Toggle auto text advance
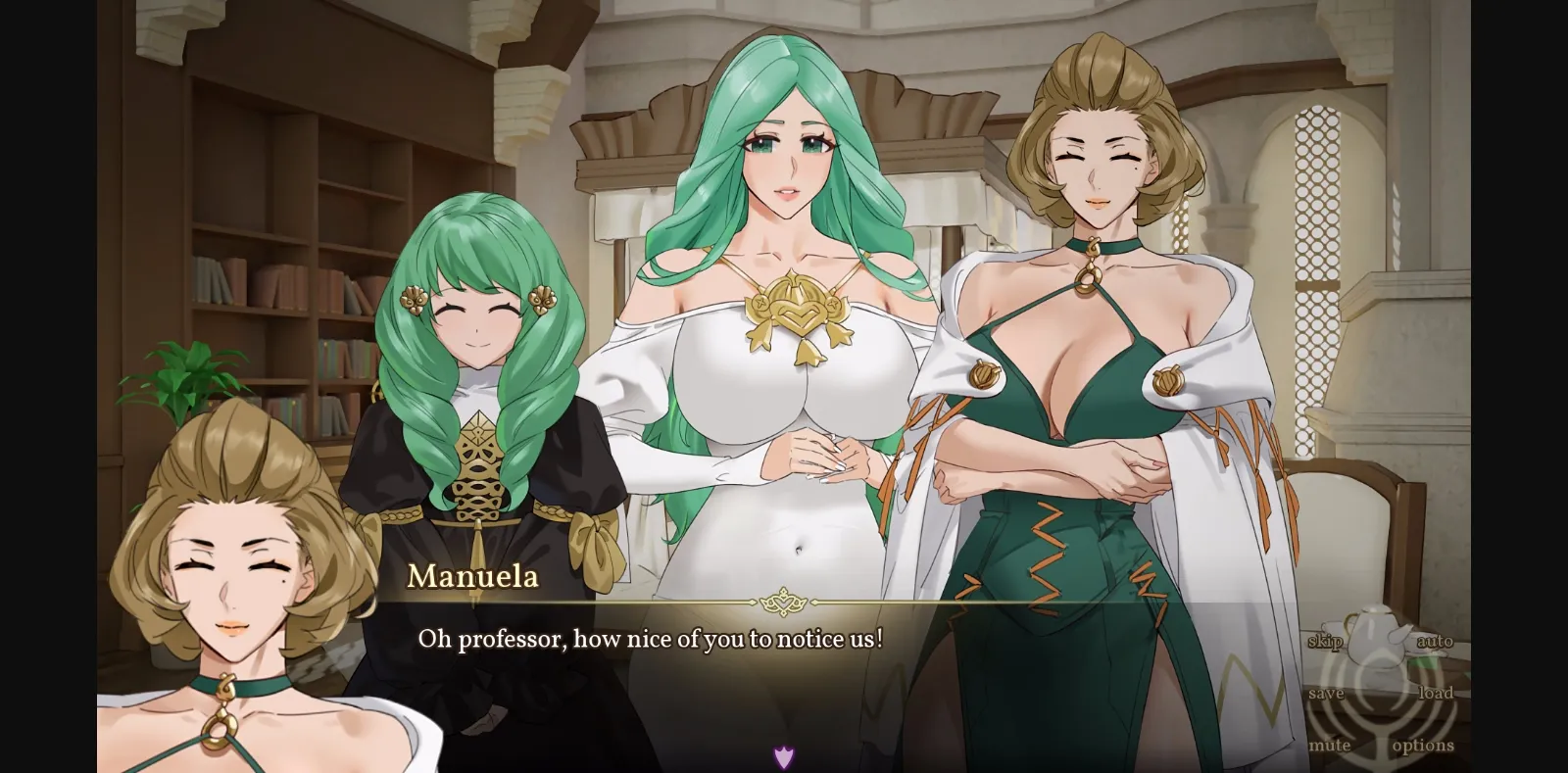 (1435, 642)
